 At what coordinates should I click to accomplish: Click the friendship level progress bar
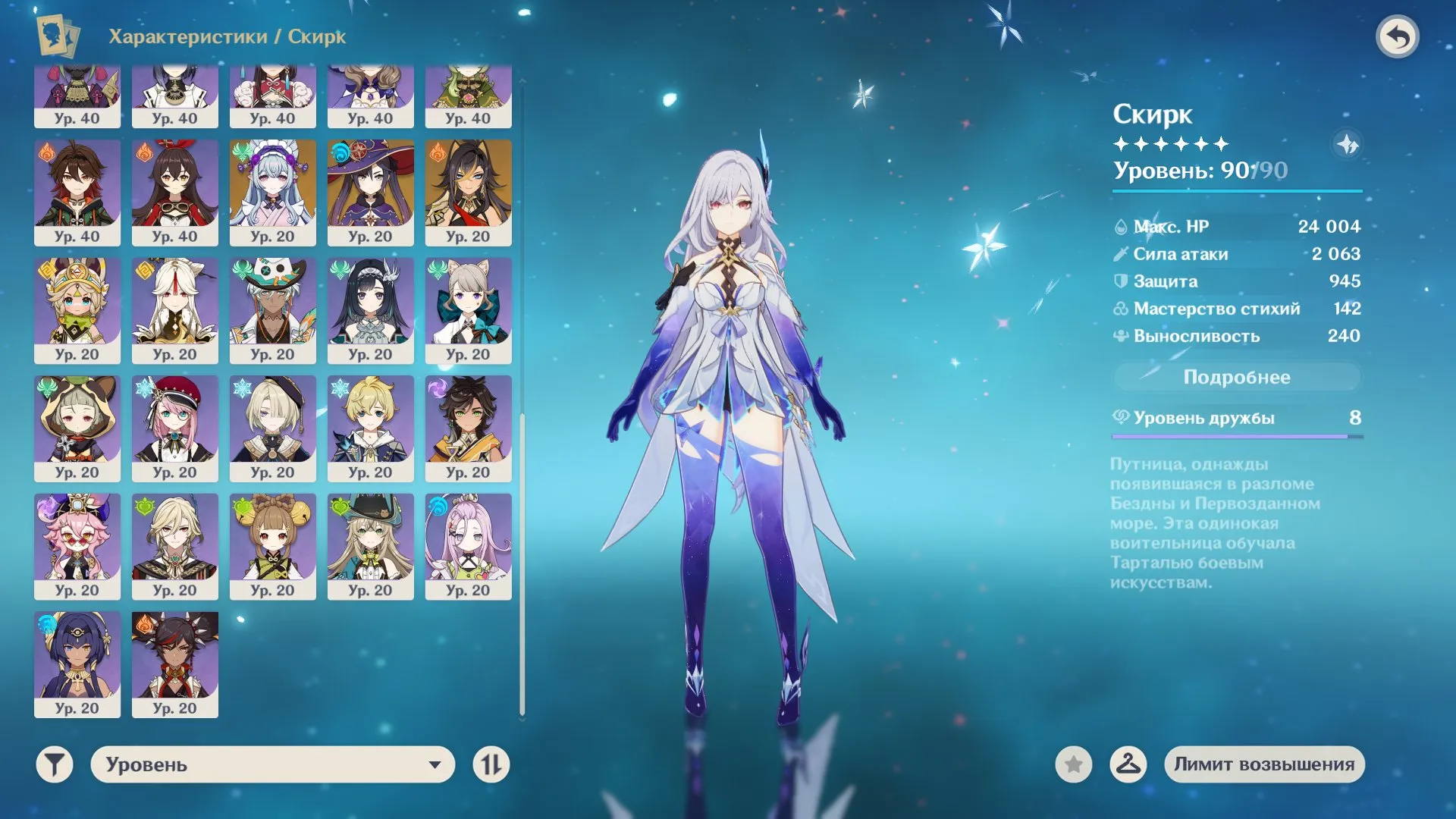coord(1236,436)
